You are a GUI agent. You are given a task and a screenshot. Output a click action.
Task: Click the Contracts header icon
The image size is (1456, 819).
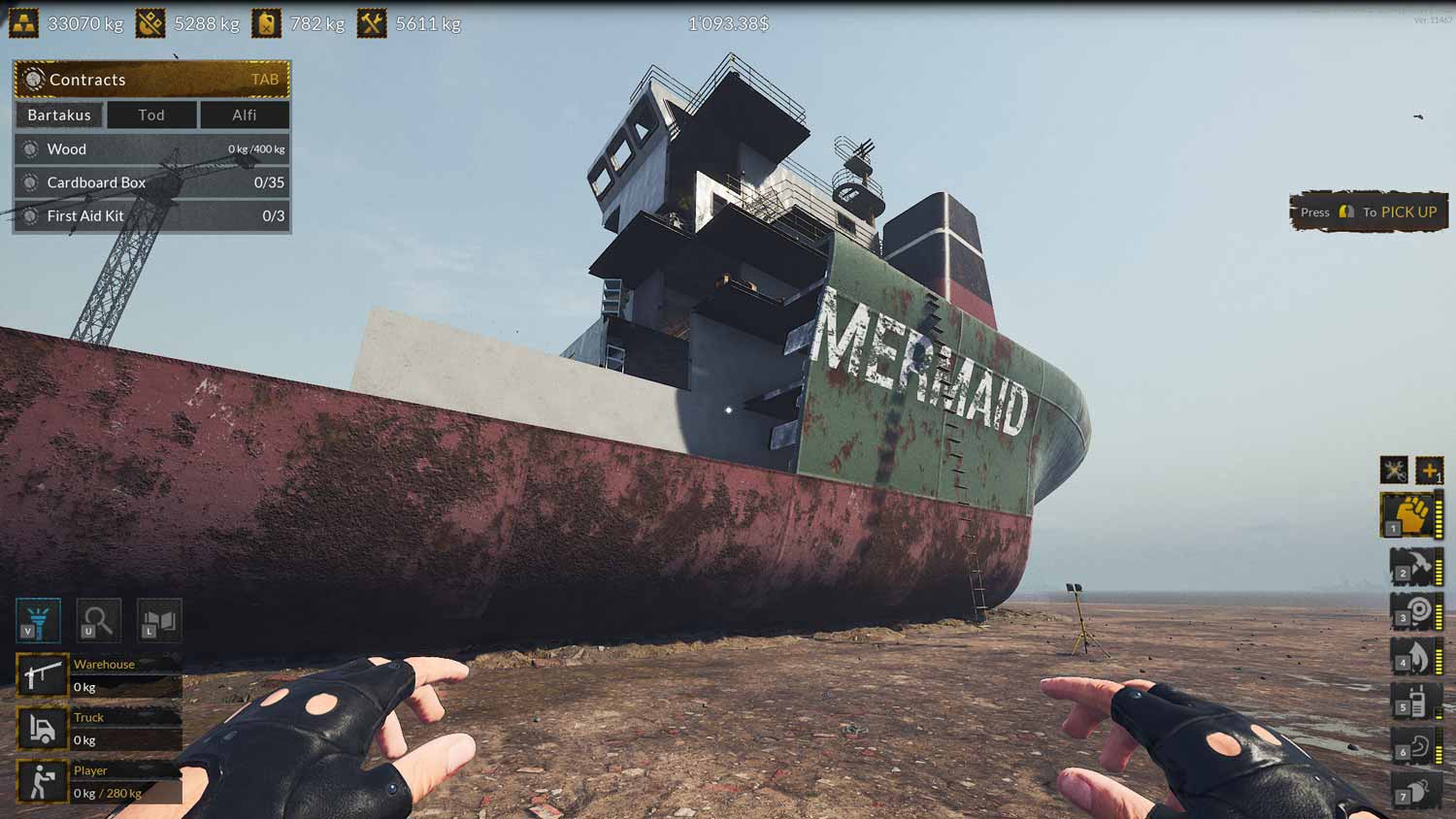35,80
